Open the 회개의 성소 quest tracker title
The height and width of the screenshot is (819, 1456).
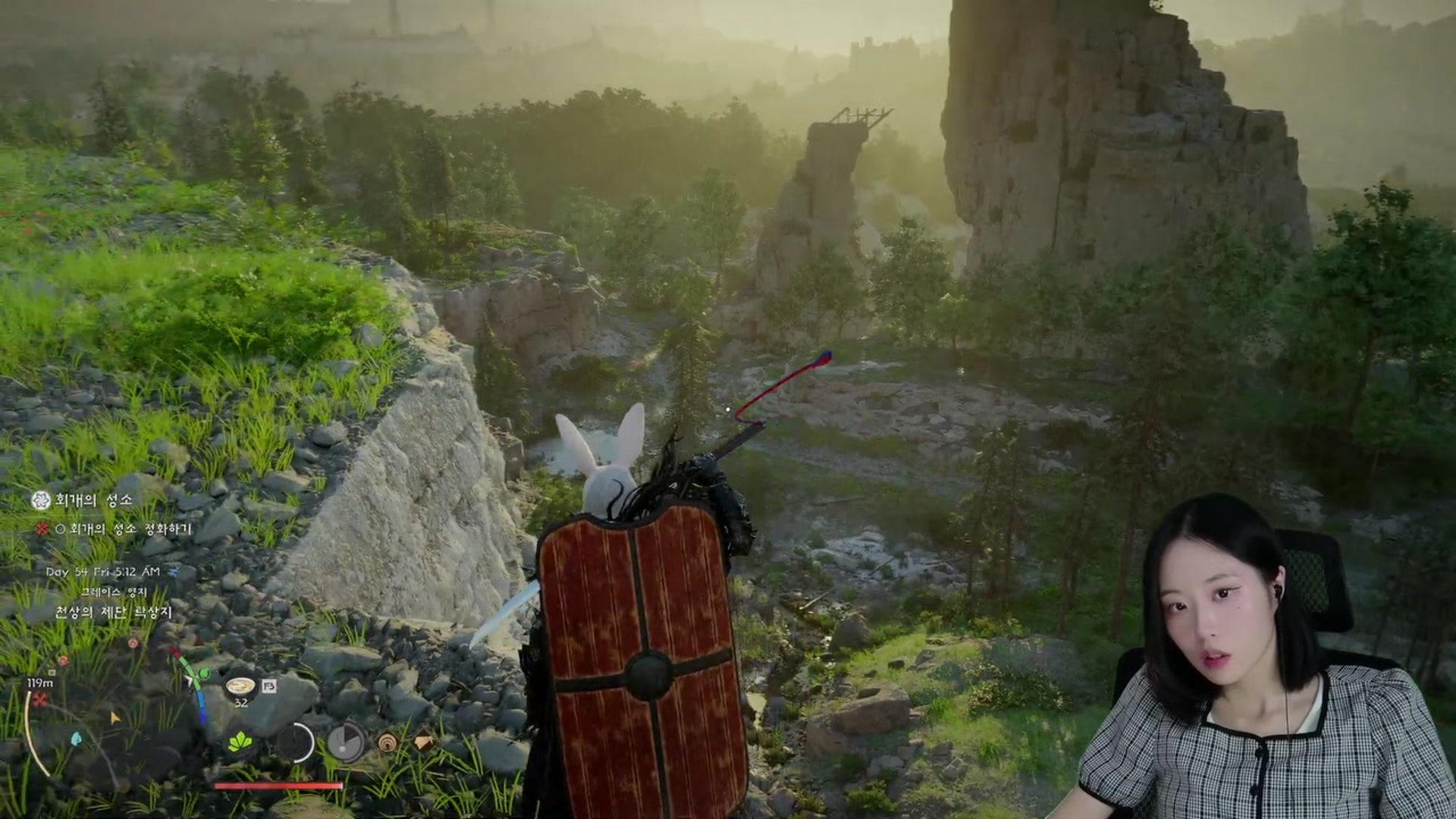(93, 500)
